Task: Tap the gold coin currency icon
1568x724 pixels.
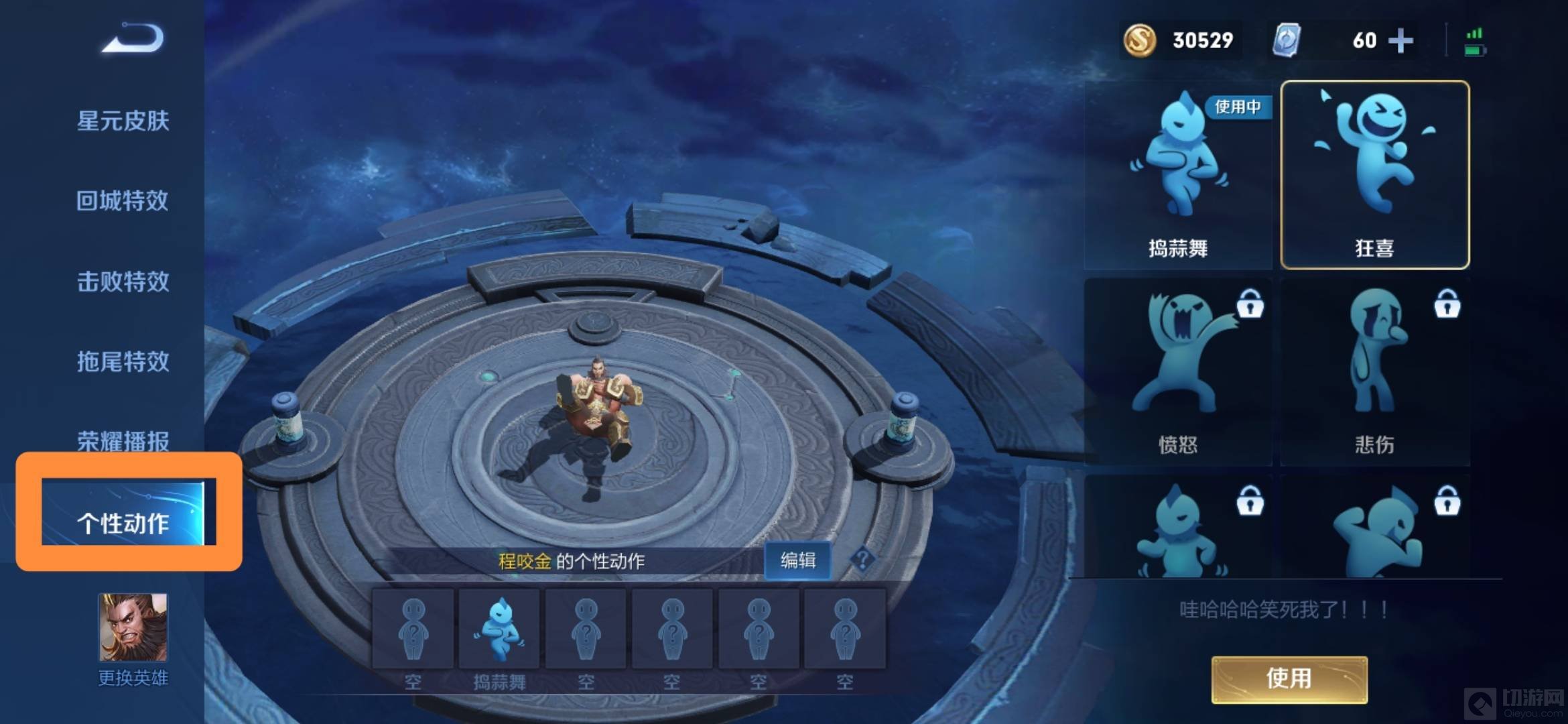Action: click(1139, 41)
